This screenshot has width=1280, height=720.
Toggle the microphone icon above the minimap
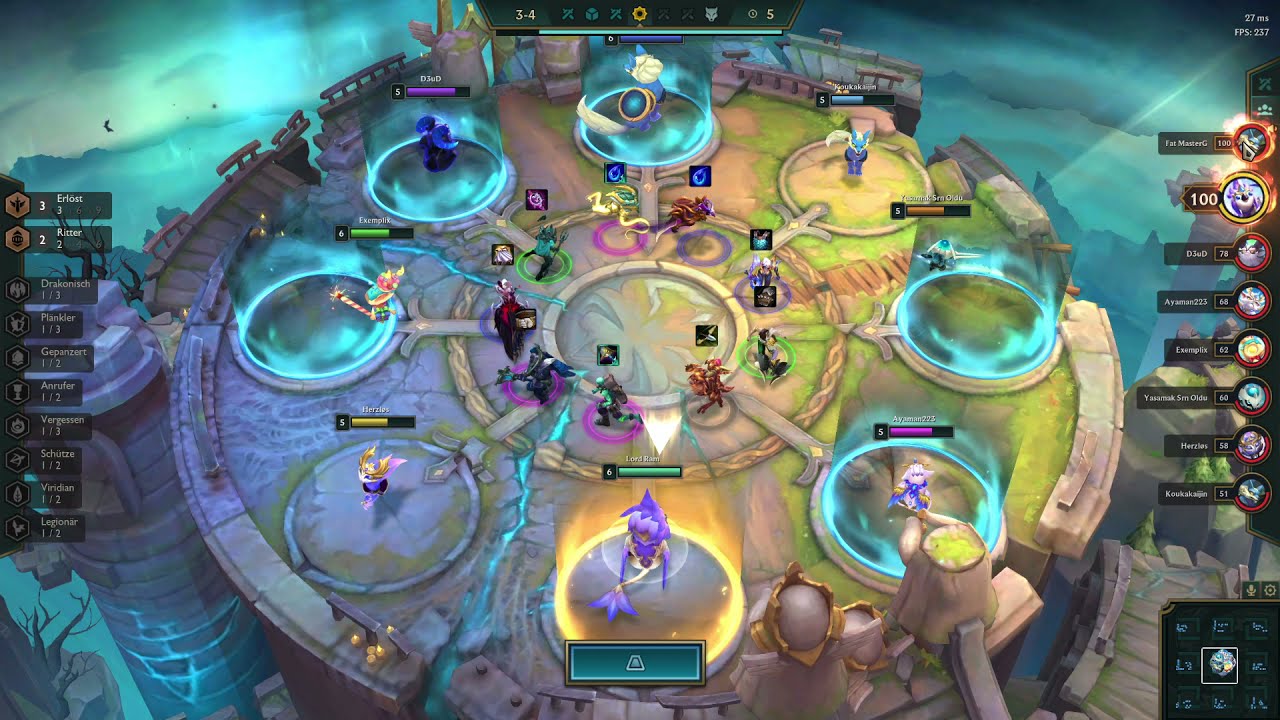coord(1253,590)
